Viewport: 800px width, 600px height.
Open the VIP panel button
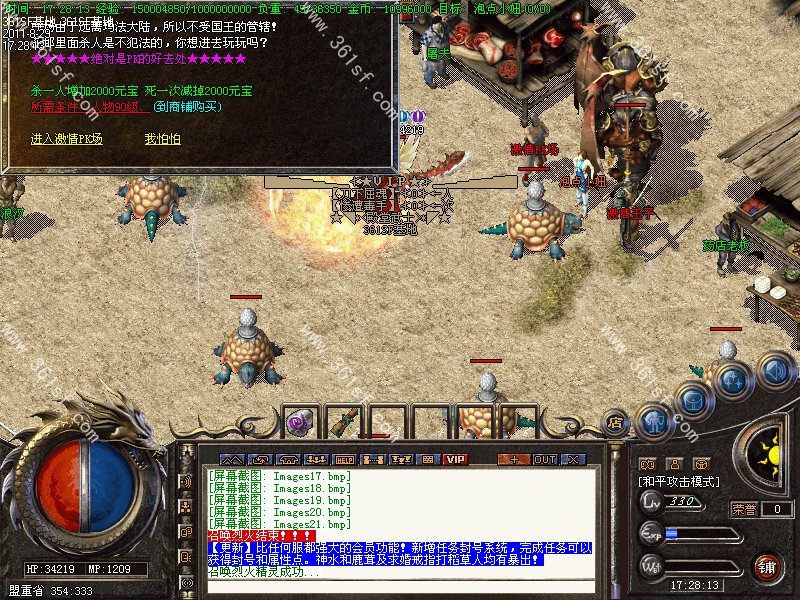[x=456, y=459]
